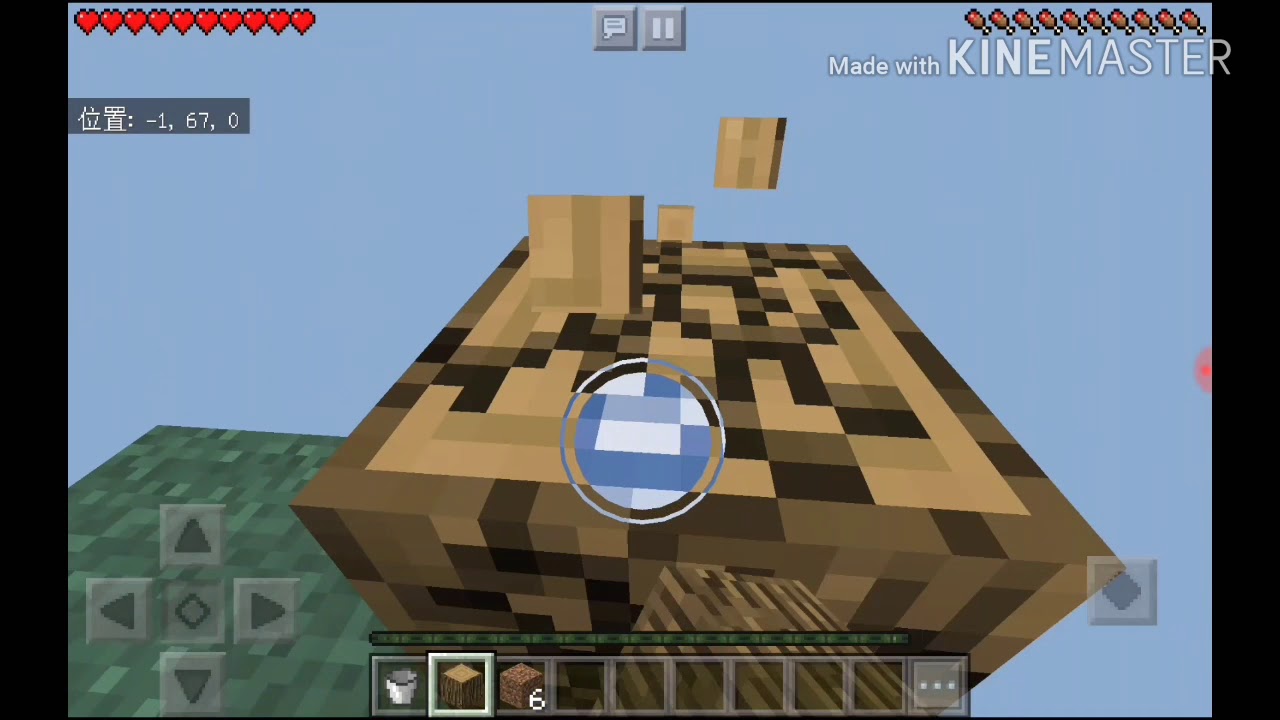Tap the position display showing -1, 67, 0

[158, 120]
